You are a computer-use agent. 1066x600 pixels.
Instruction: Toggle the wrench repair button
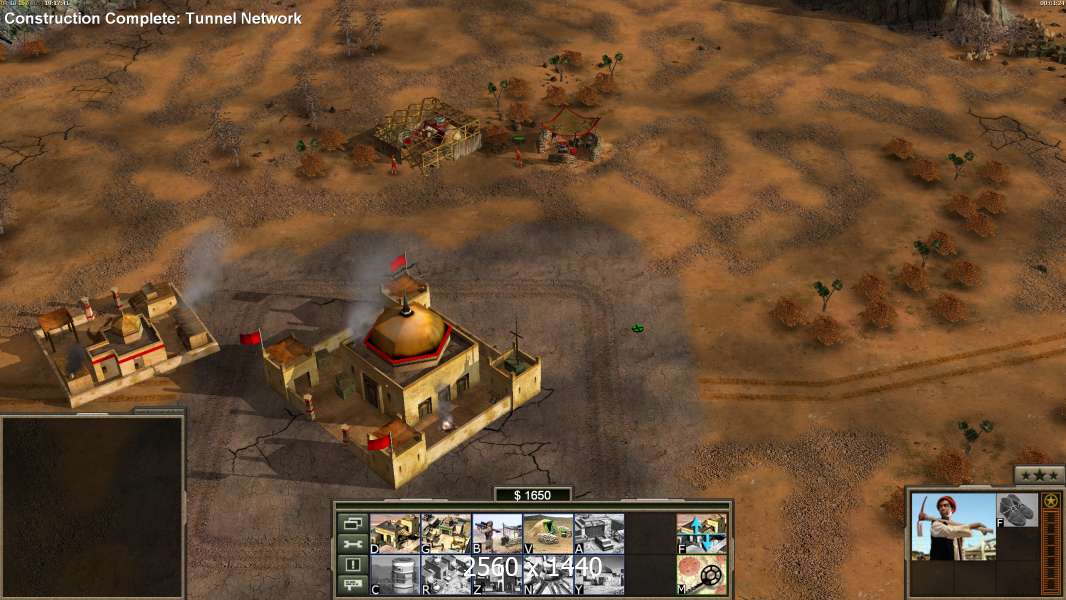[x=351, y=544]
